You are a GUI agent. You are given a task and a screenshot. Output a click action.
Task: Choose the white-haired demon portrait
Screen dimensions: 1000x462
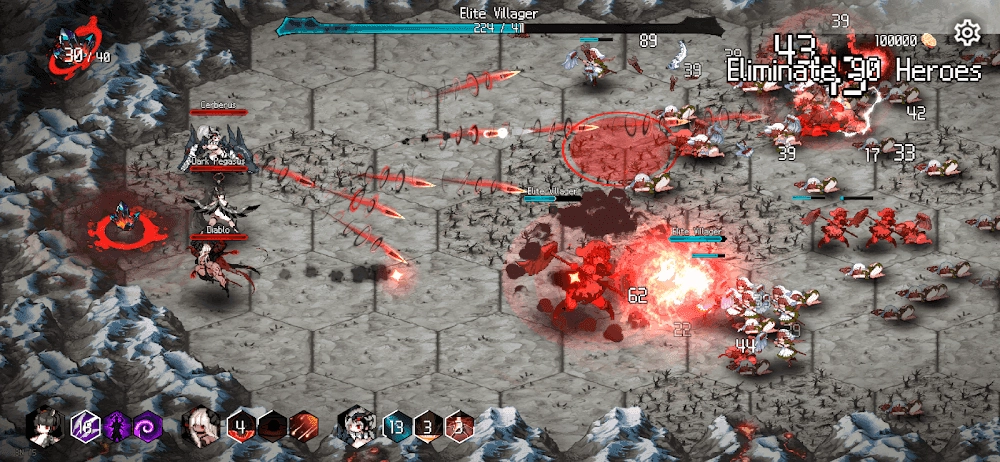[x=199, y=427]
